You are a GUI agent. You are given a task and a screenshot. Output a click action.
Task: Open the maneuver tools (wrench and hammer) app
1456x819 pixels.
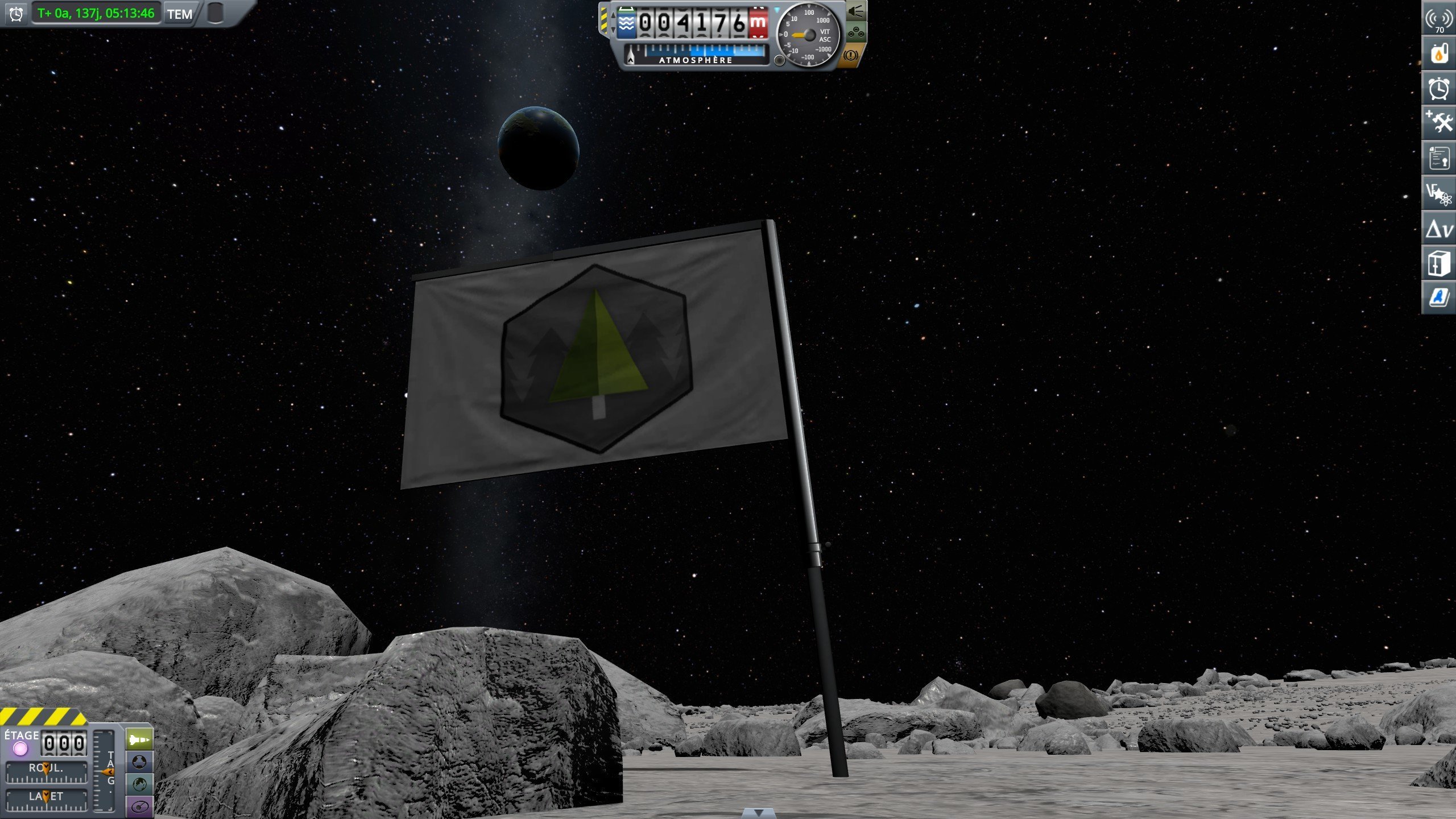(x=1439, y=123)
